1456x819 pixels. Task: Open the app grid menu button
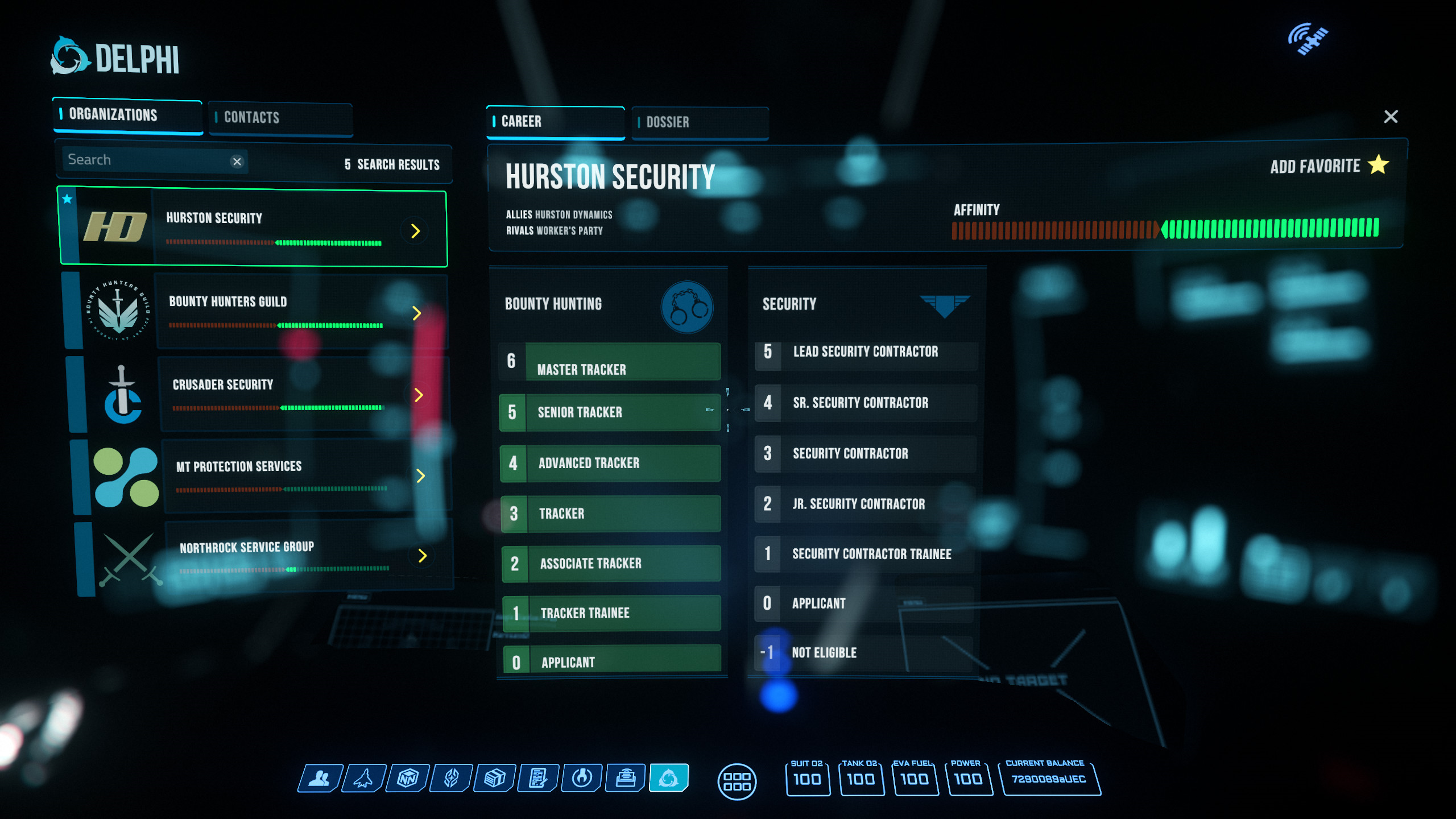pyautogui.click(x=737, y=781)
